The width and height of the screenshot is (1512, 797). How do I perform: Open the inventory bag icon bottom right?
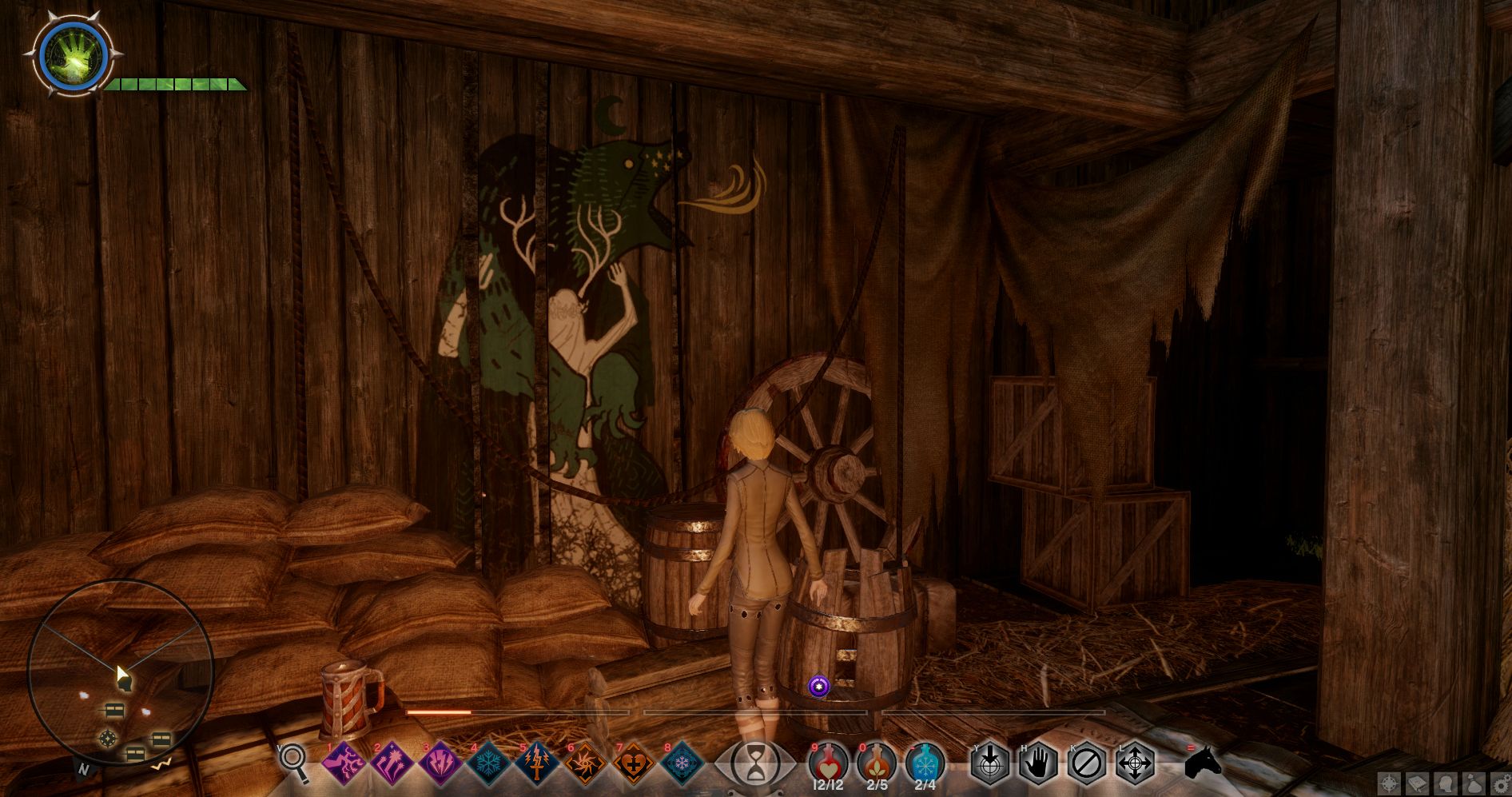pos(1473,783)
